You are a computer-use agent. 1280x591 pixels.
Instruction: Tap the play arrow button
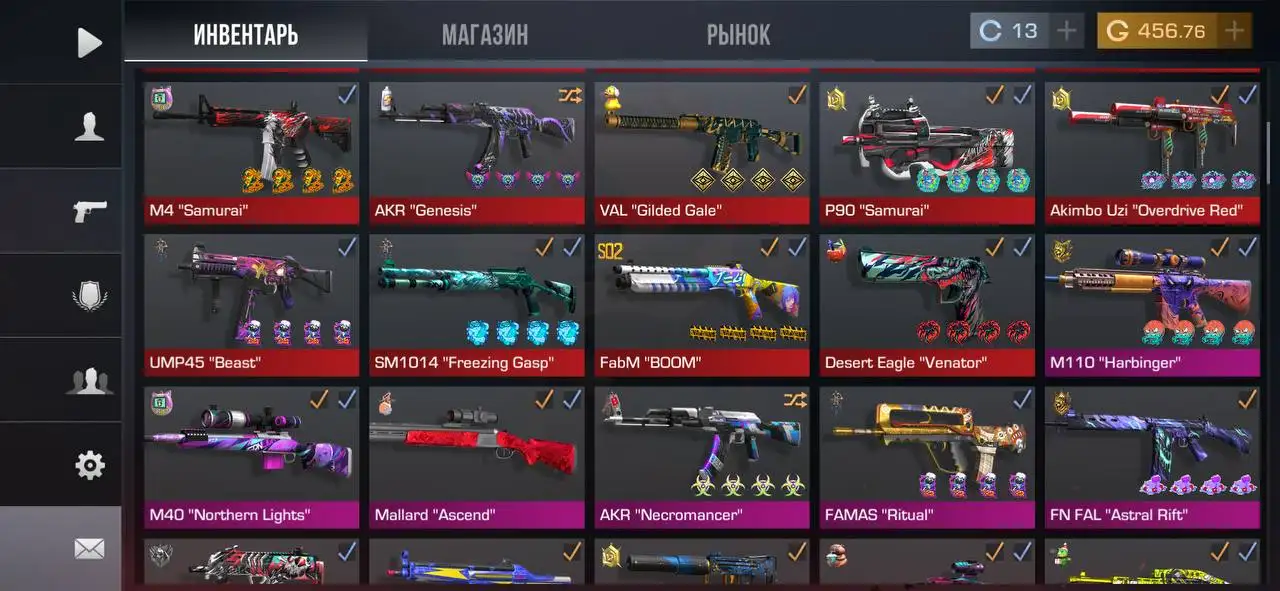tap(89, 42)
